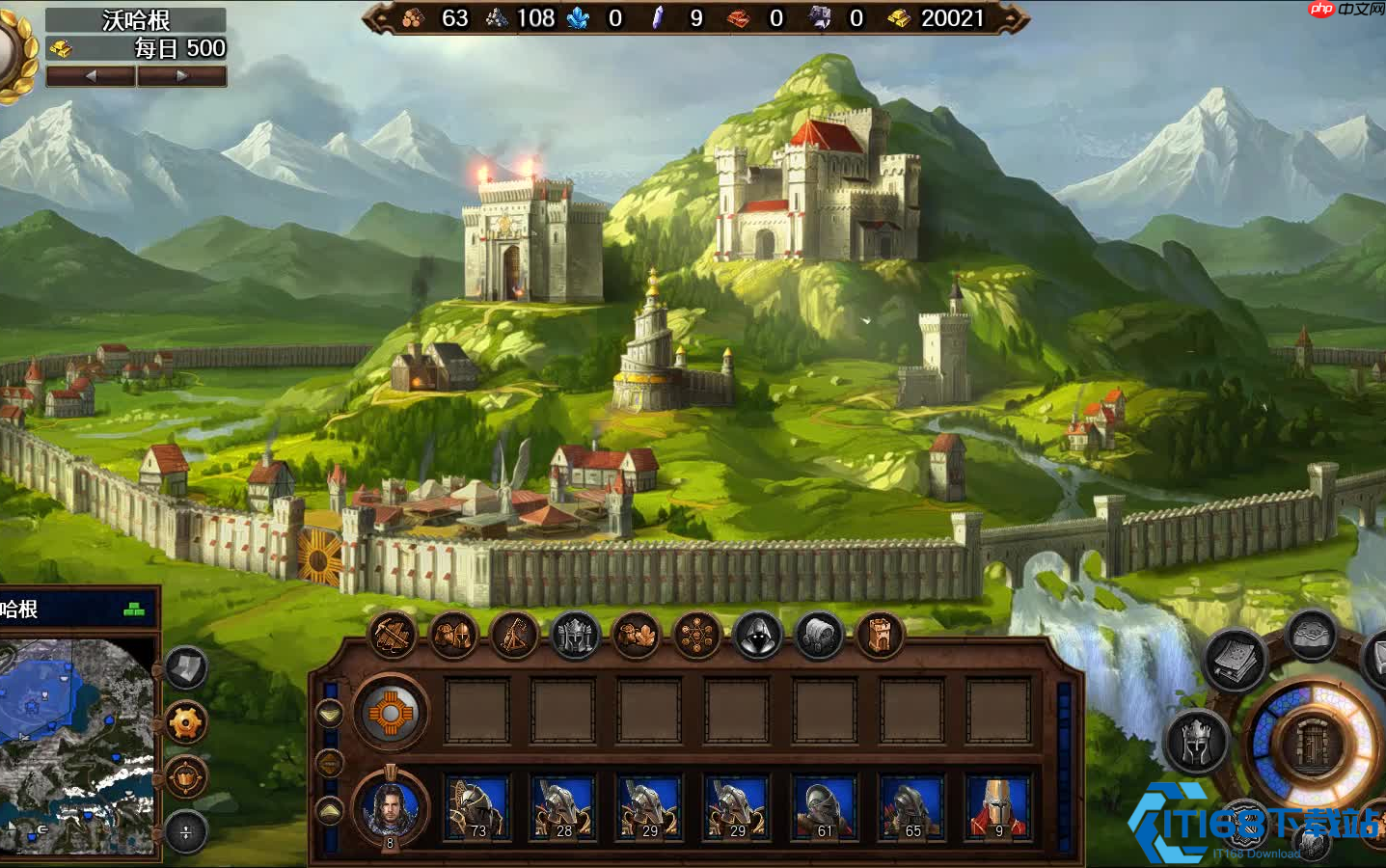The width and height of the screenshot is (1386, 868).
Task: Select the grey crowned helmet town icon
Action: point(576,637)
